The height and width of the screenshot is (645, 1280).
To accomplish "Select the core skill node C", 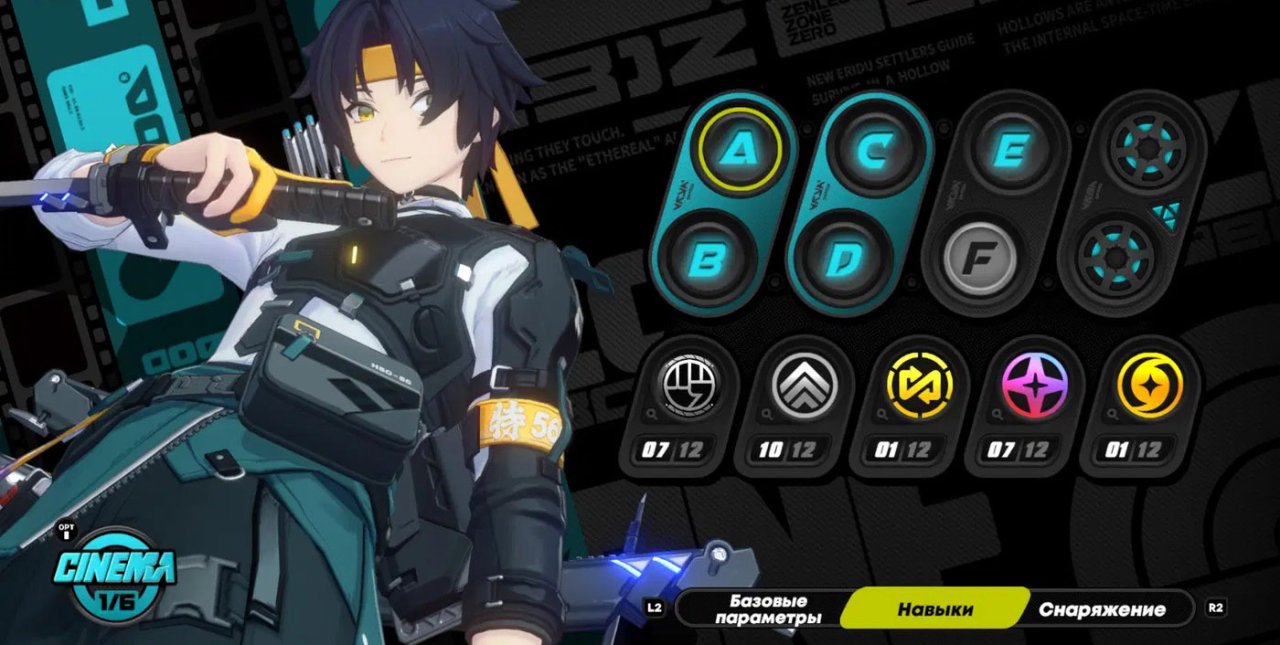I will pyautogui.click(x=875, y=150).
